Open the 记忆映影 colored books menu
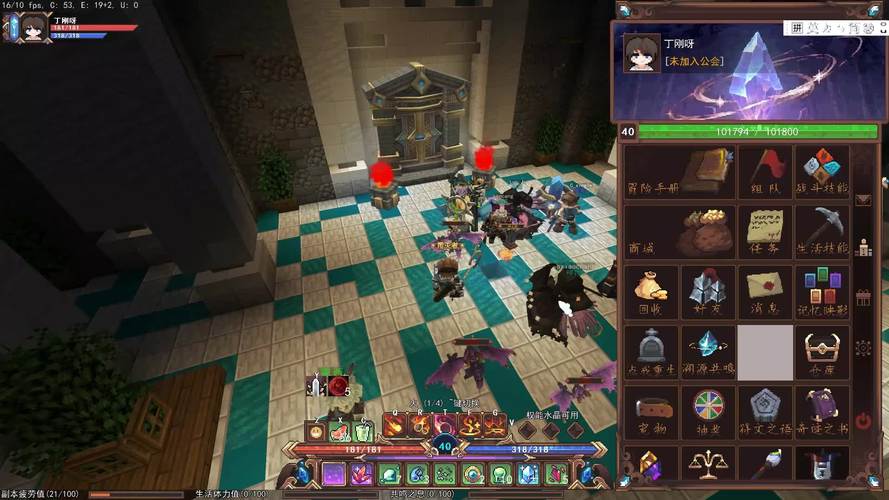 coord(822,292)
